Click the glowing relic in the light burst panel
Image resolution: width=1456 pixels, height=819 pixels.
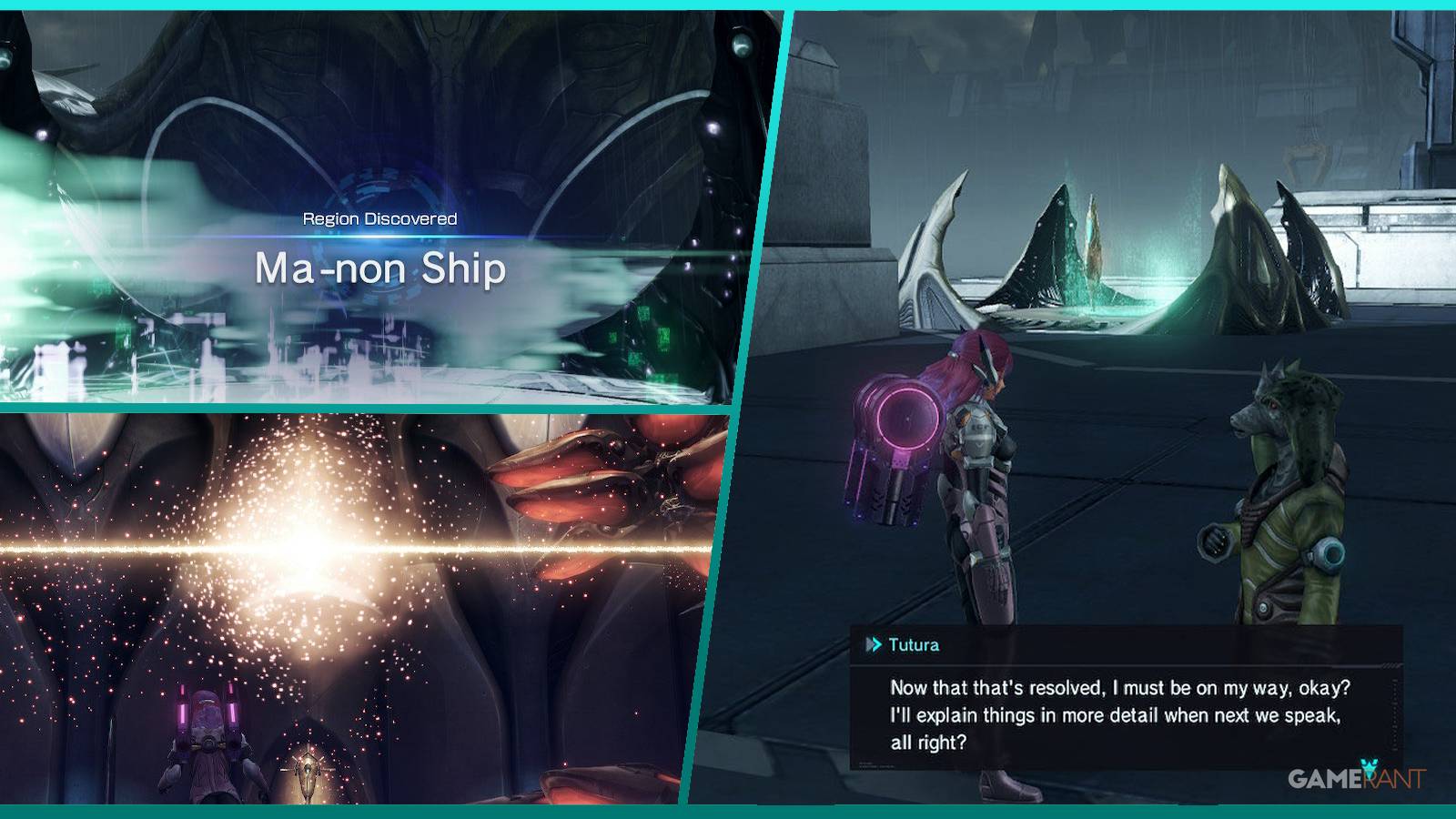[309, 769]
